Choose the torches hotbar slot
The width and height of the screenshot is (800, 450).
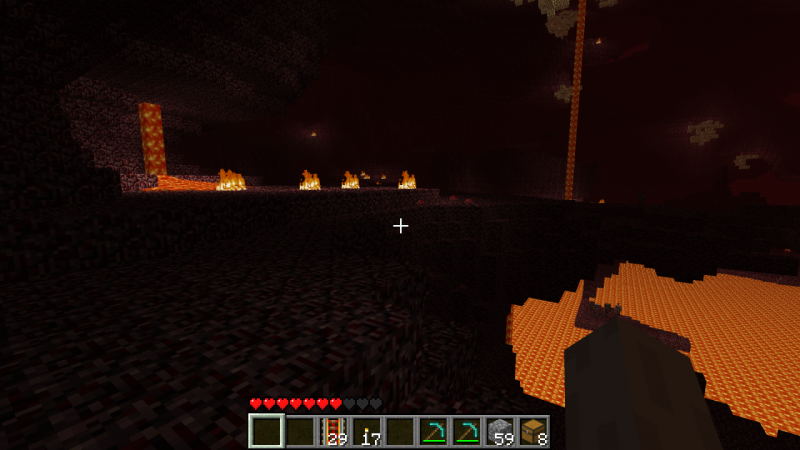(x=367, y=432)
